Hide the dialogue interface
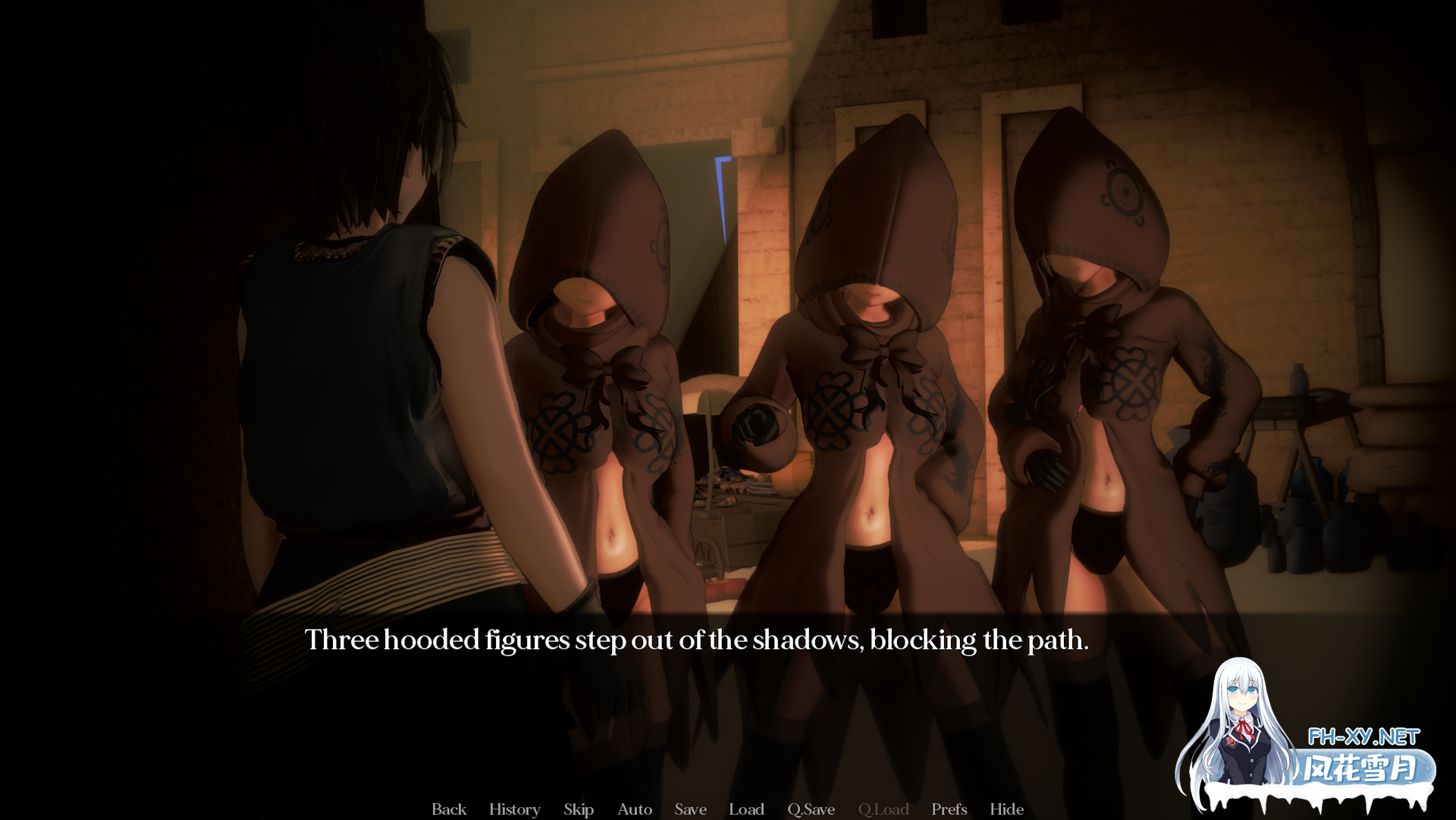Viewport: 1456px width, 820px height. (1007, 809)
